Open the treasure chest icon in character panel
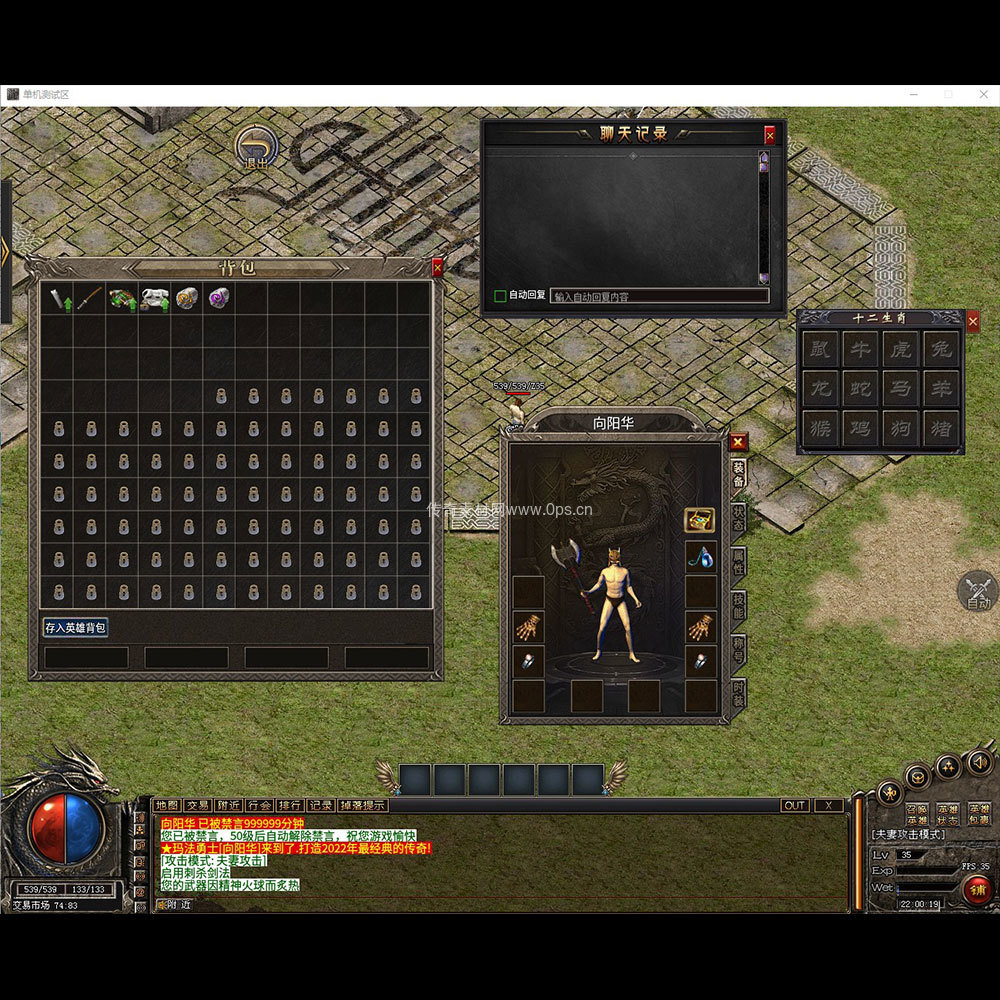The height and width of the screenshot is (1000, 1000). pyautogui.click(x=699, y=520)
